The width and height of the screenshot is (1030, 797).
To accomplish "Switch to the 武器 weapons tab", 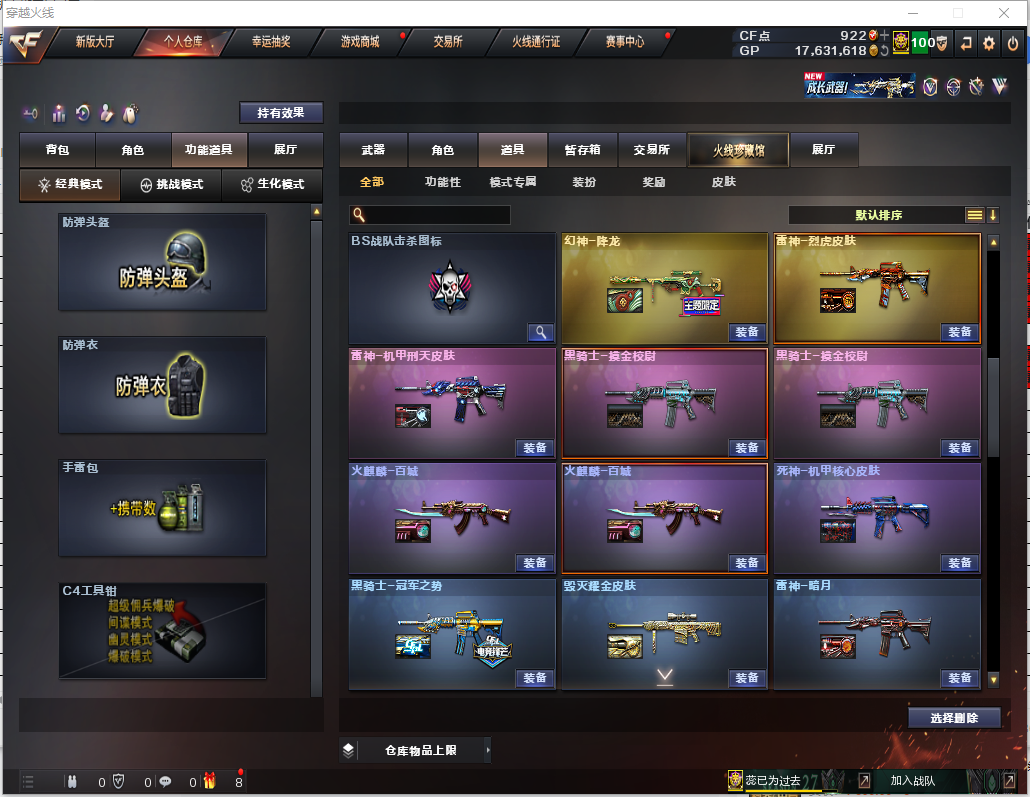I will [x=373, y=150].
